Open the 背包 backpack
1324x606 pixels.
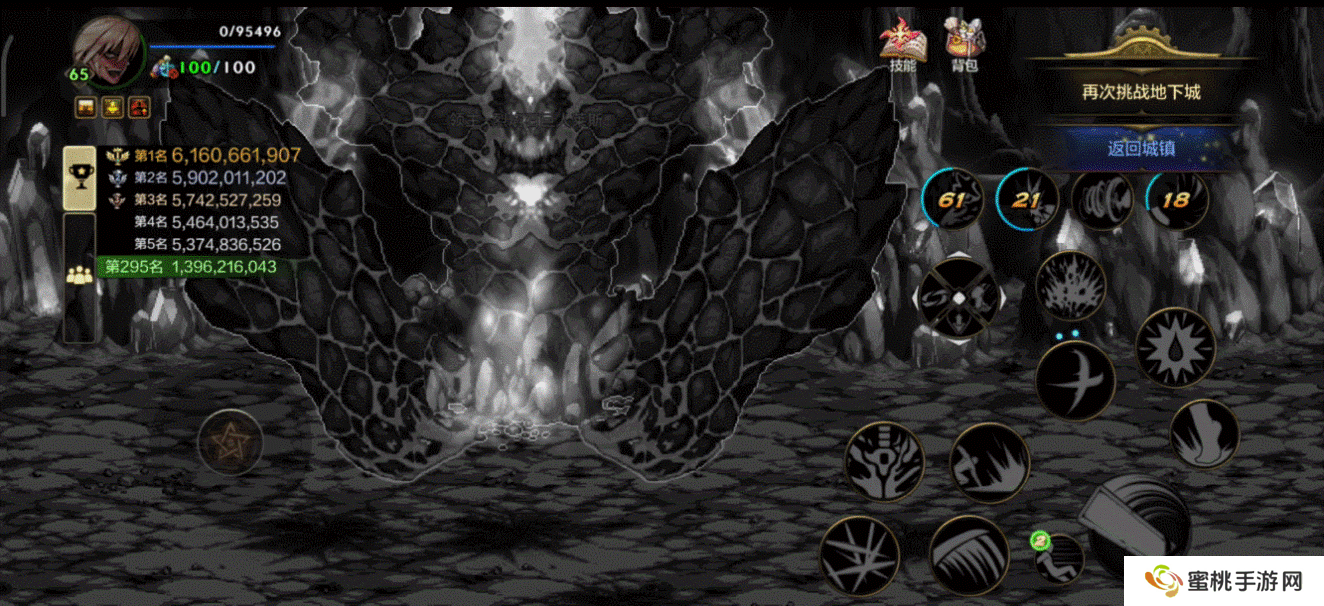pos(964,46)
